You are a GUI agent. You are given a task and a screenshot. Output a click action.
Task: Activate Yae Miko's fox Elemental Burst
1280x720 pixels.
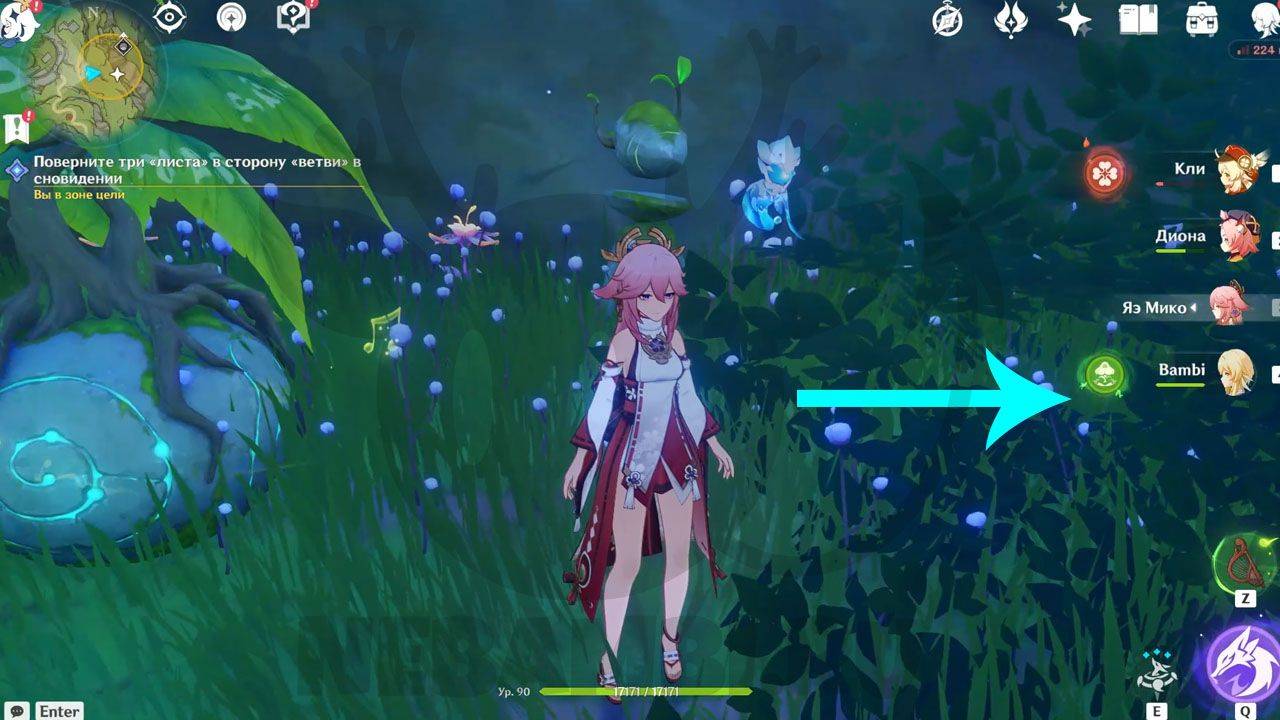click(1243, 663)
